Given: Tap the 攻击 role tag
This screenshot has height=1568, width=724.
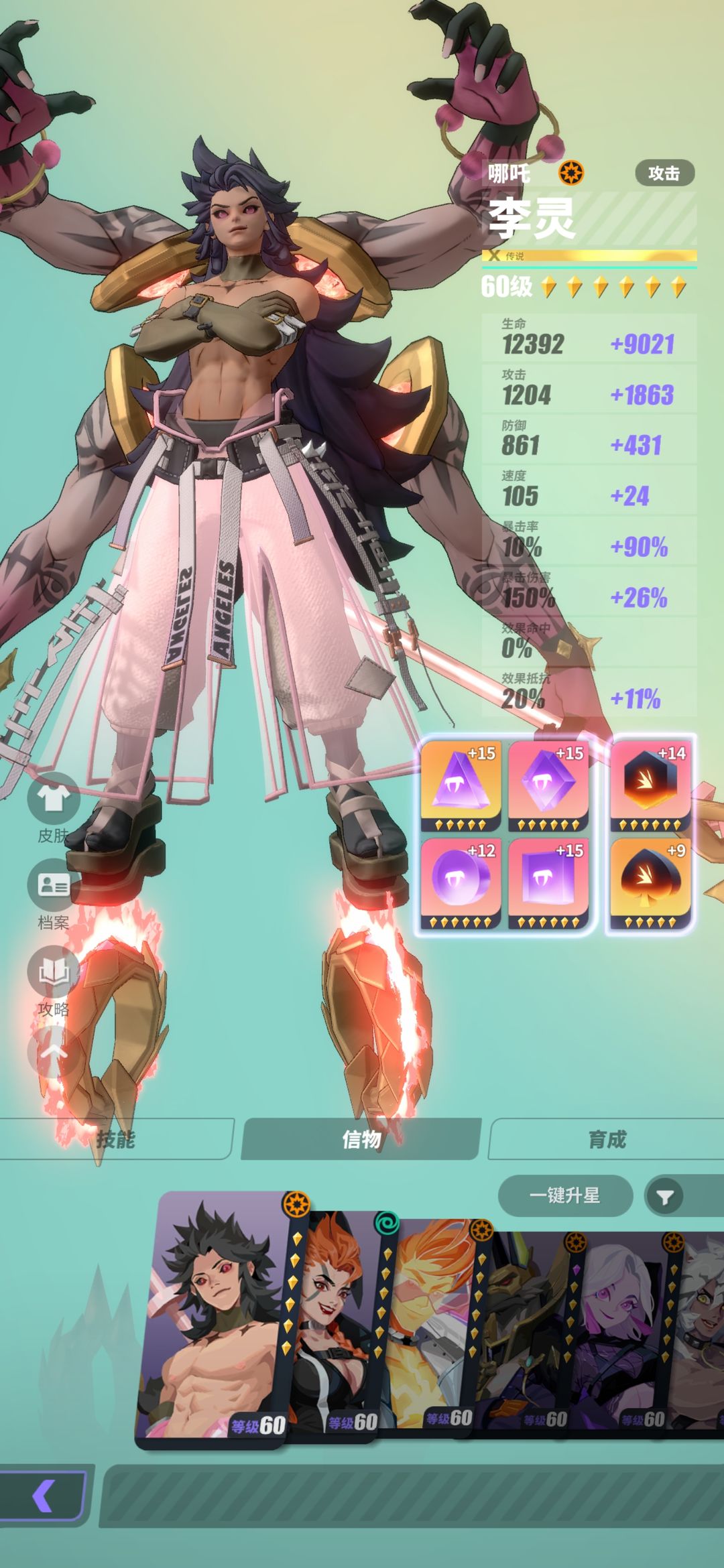Looking at the screenshot, I should click(x=664, y=173).
